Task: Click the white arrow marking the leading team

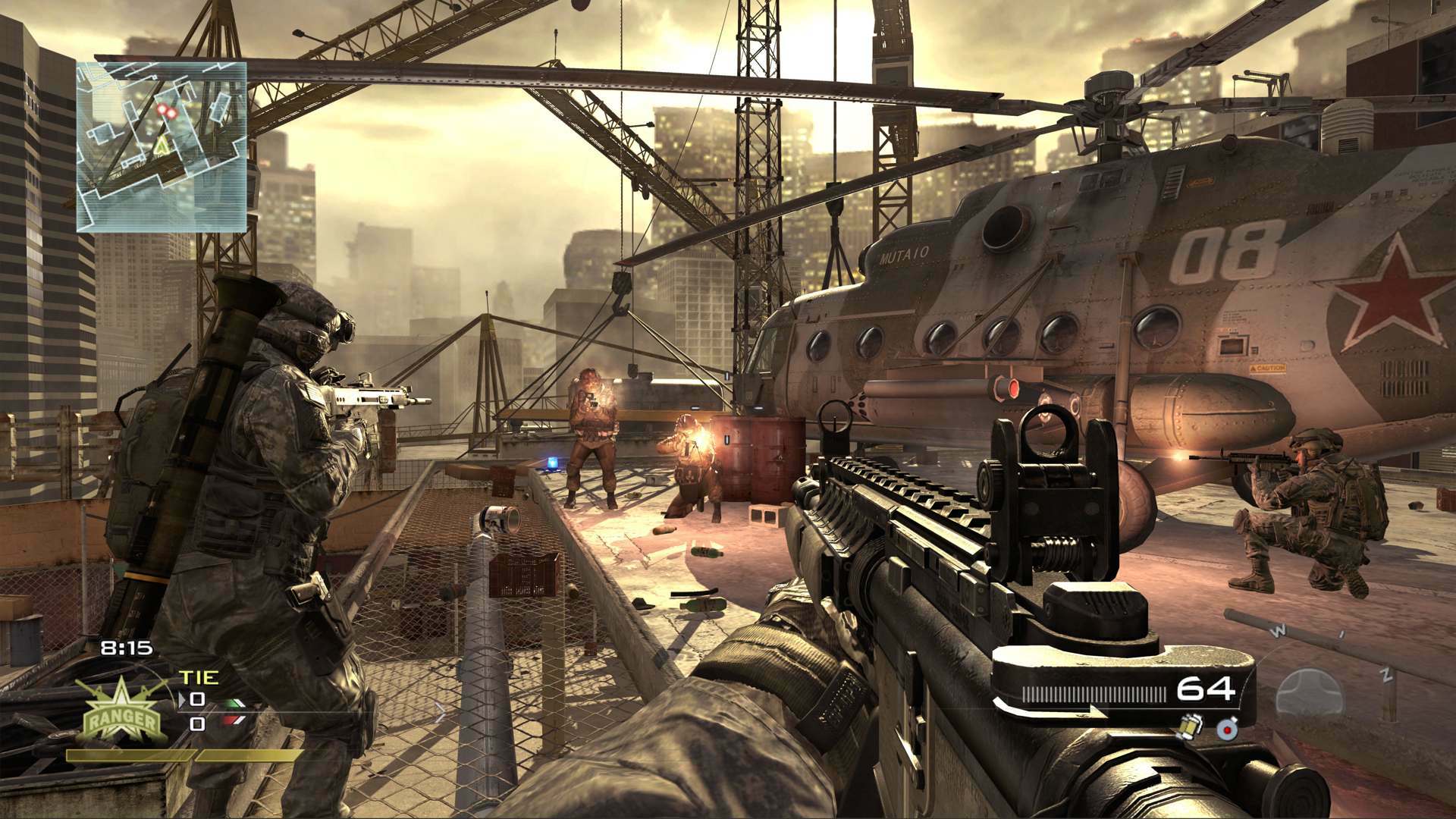Action: 182,699
